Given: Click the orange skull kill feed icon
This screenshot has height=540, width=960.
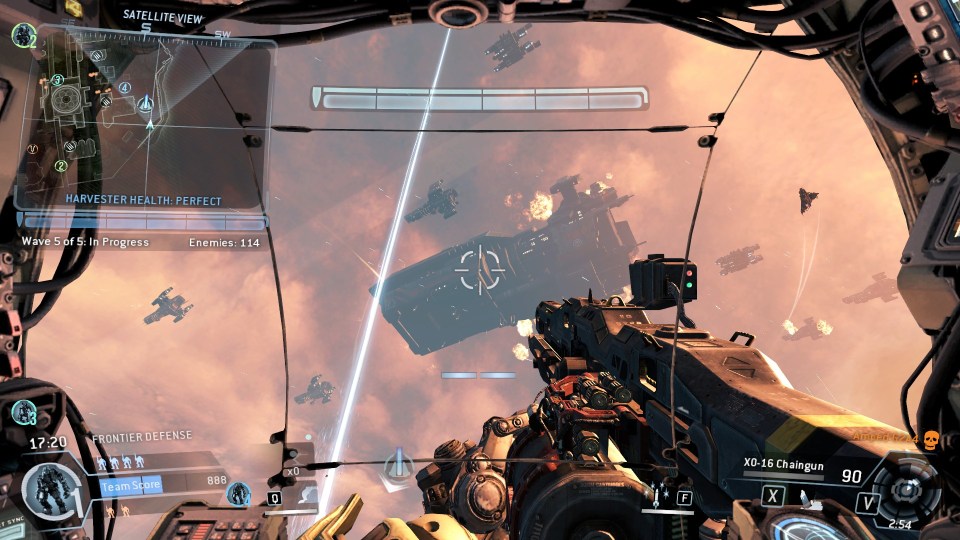Looking at the screenshot, I should (931, 440).
